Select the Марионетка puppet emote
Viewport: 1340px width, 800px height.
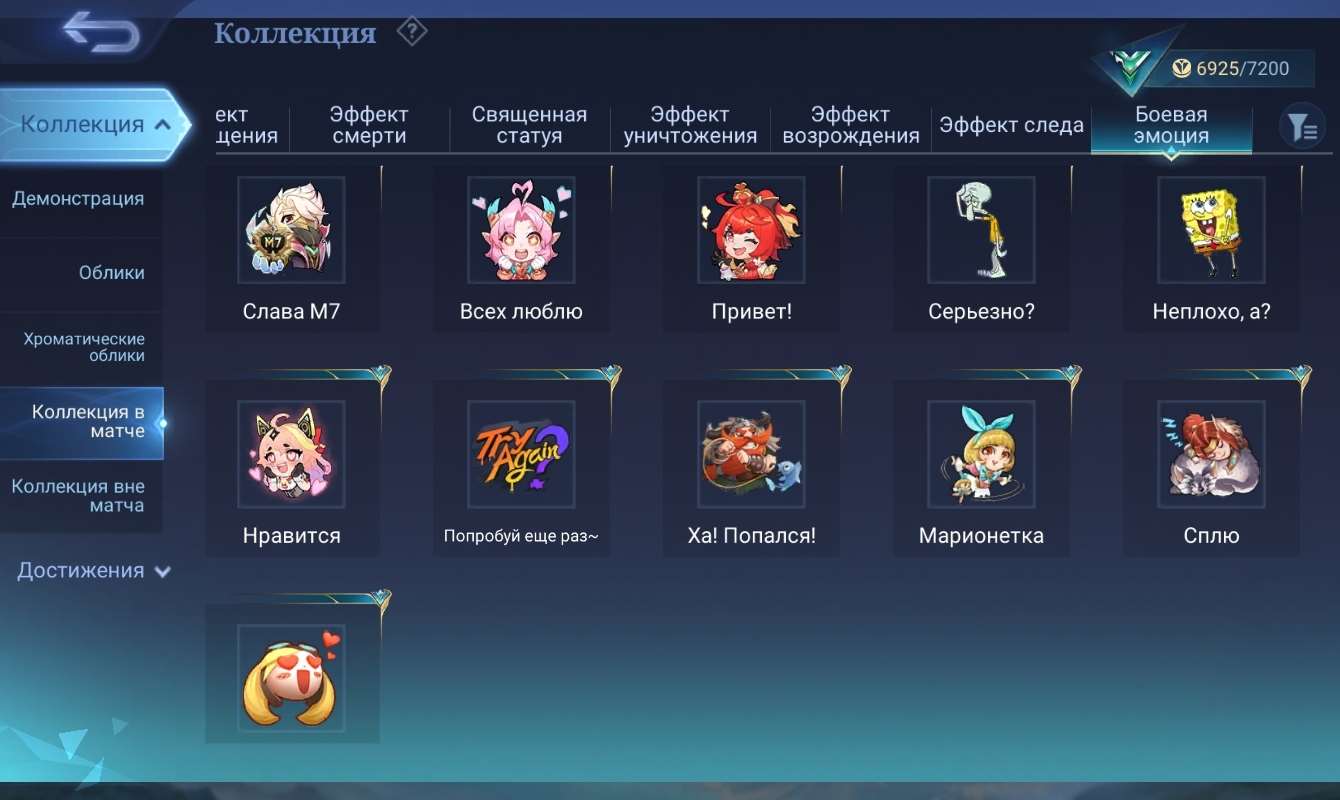point(981,455)
